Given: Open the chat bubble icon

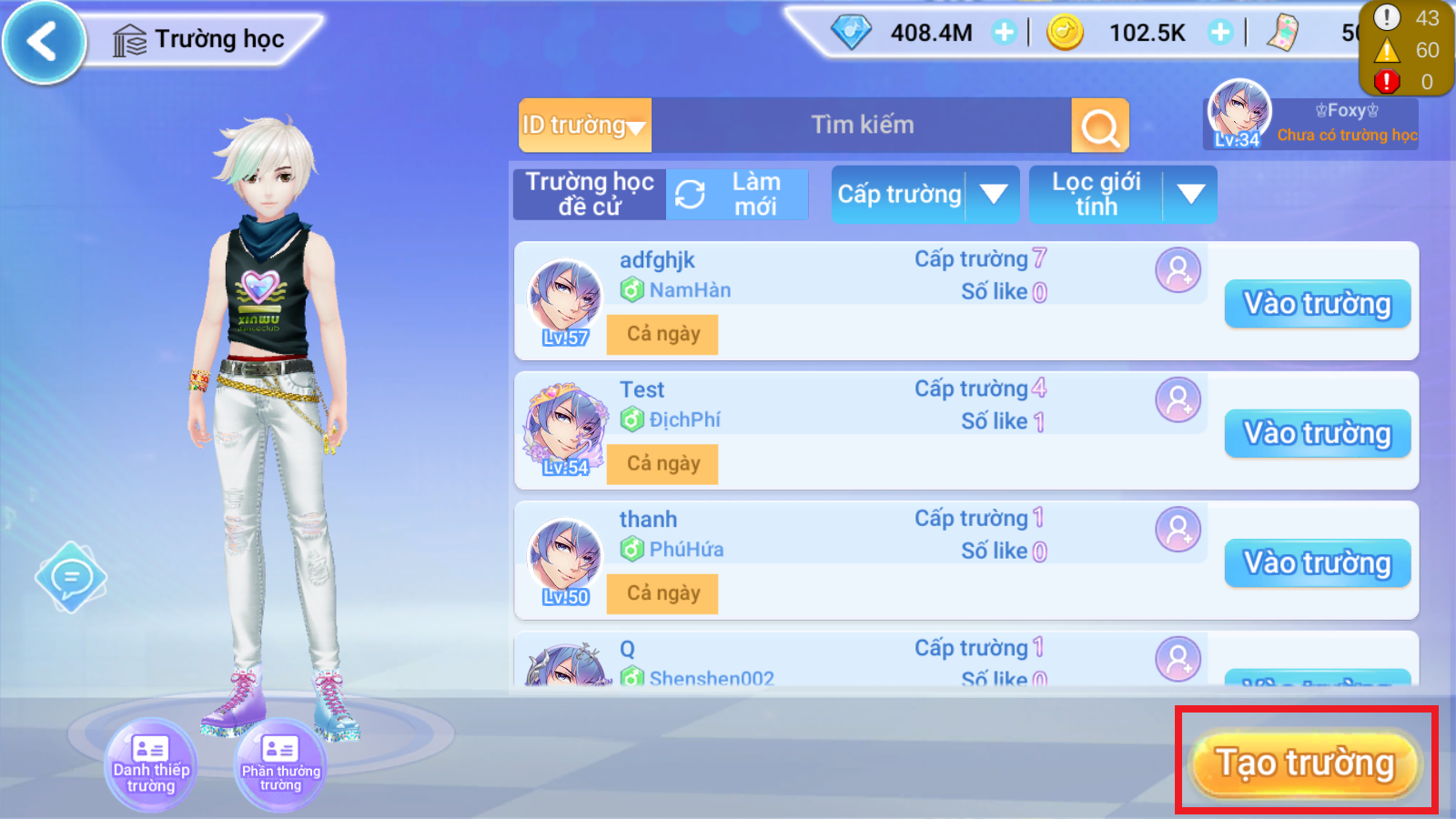Looking at the screenshot, I should pos(71,577).
